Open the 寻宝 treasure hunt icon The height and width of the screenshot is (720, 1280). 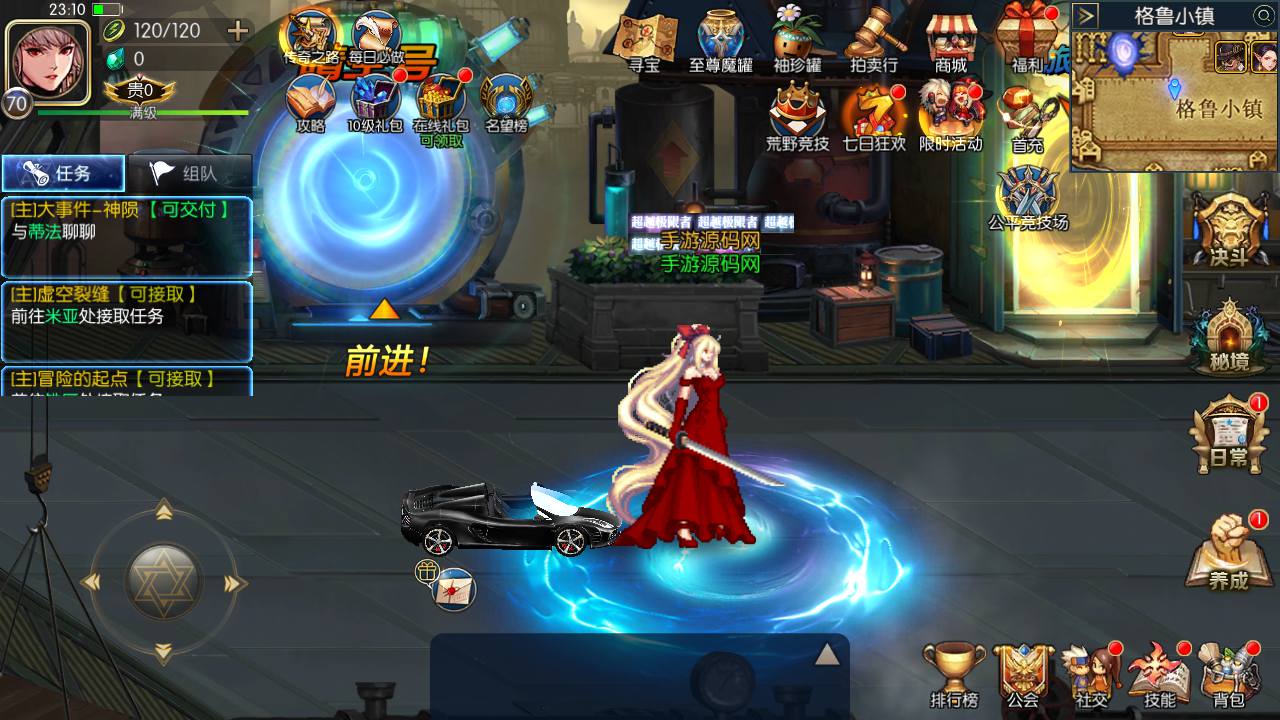(644, 40)
